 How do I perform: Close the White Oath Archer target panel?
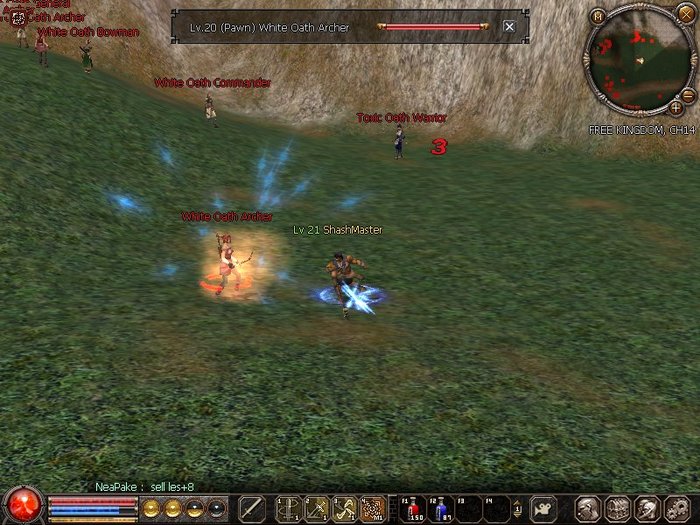[x=509, y=27]
